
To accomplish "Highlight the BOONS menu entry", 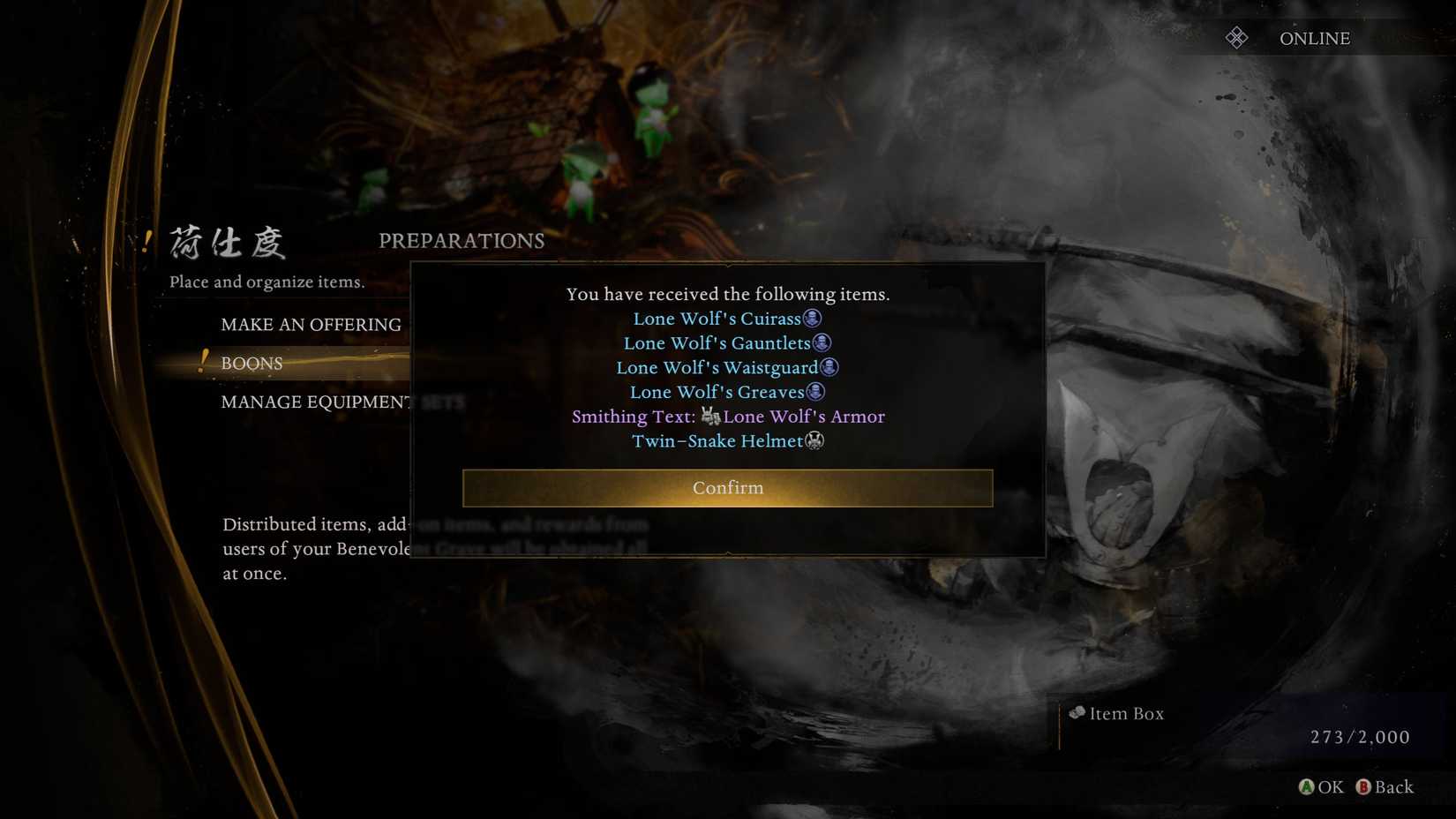I will click(x=252, y=364).
